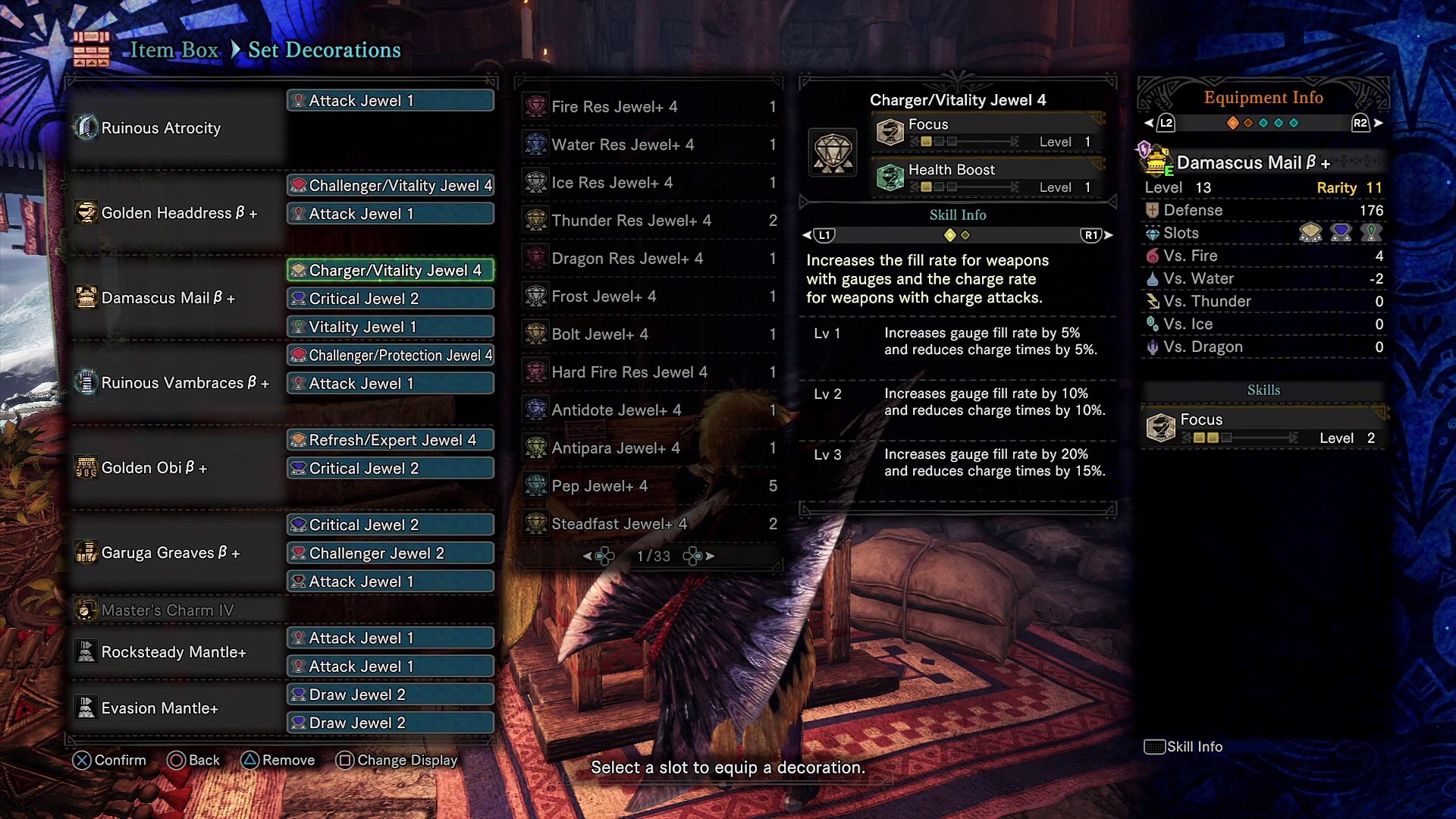
Task: Select the Garuga Greaves β + row
Action: [x=170, y=553]
